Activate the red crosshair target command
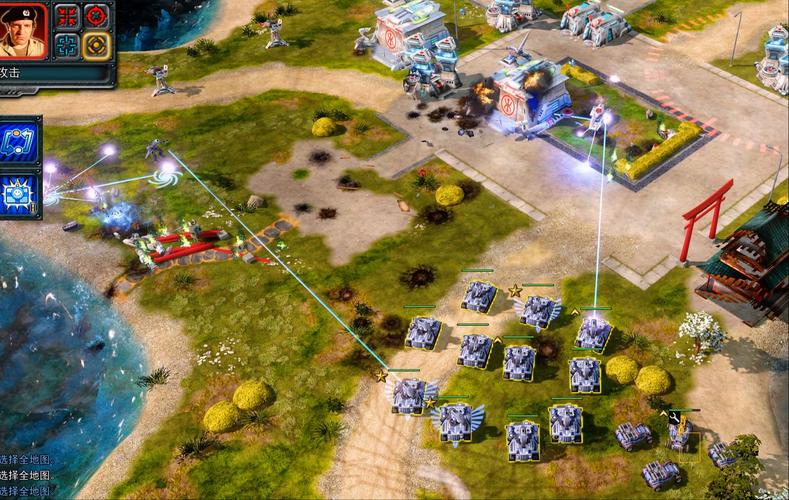The height and width of the screenshot is (500, 789). (96, 16)
